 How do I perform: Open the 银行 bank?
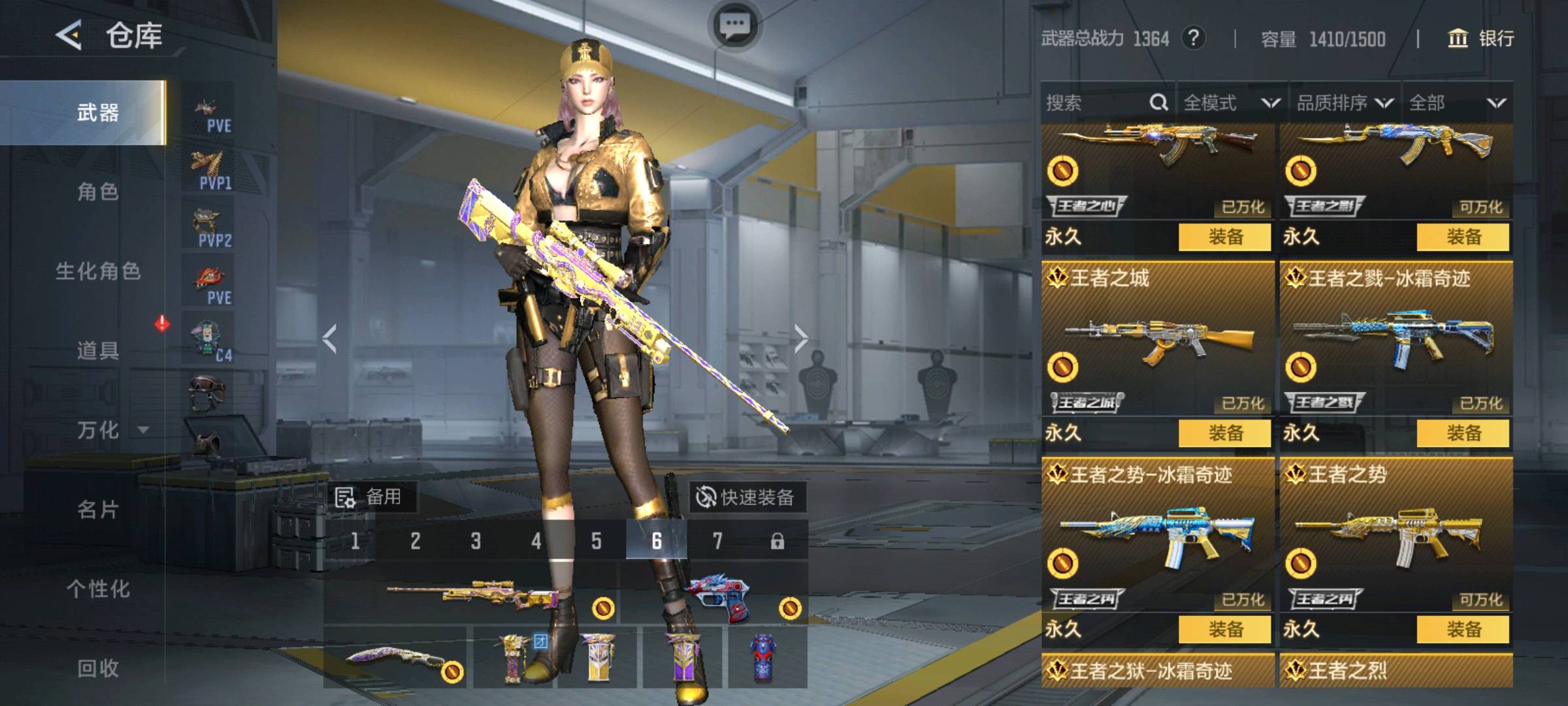coord(1480,39)
